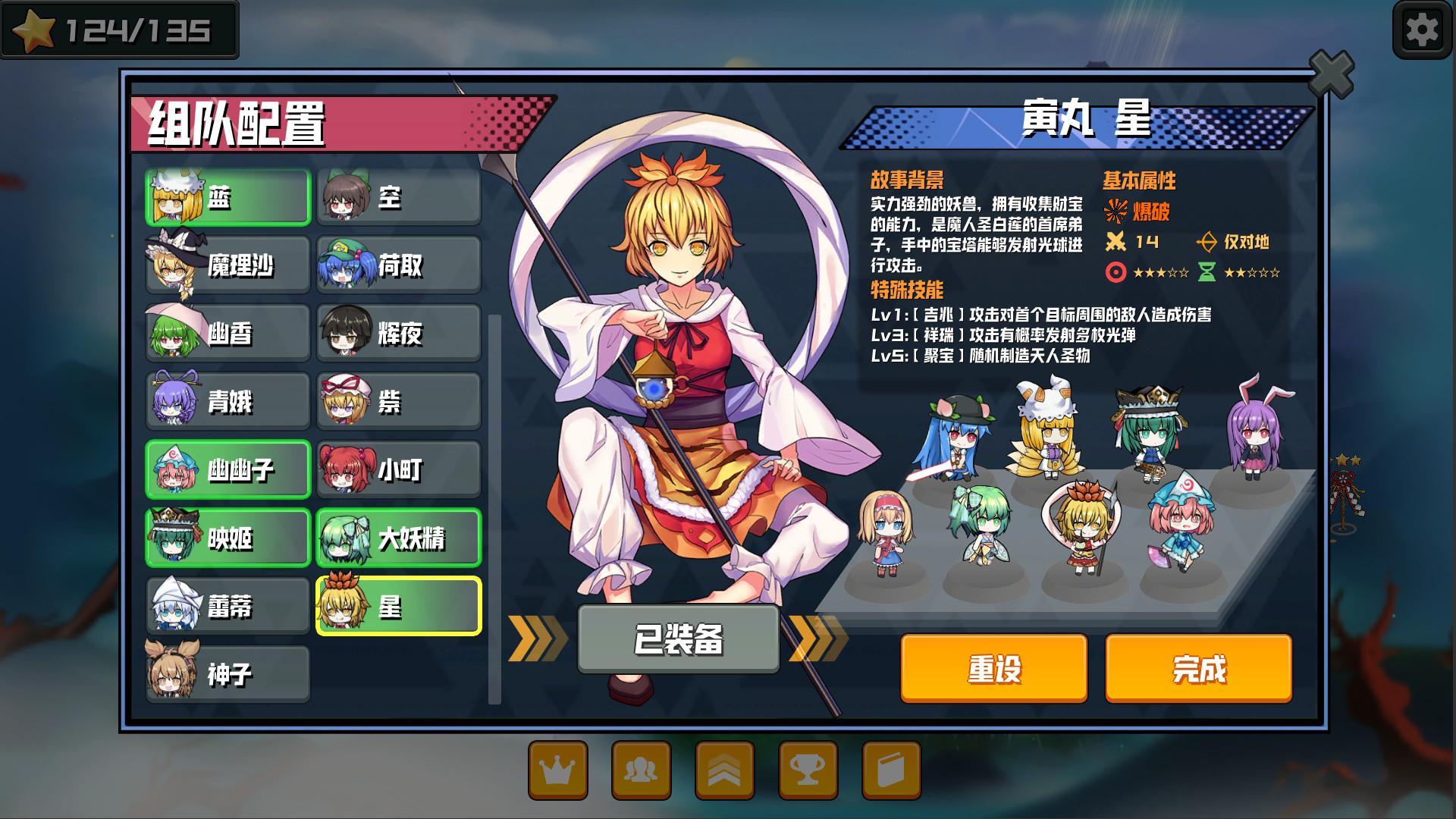Image resolution: width=1456 pixels, height=819 pixels.
Task: Open the crown ranking menu at bottom
Action: coord(558,769)
